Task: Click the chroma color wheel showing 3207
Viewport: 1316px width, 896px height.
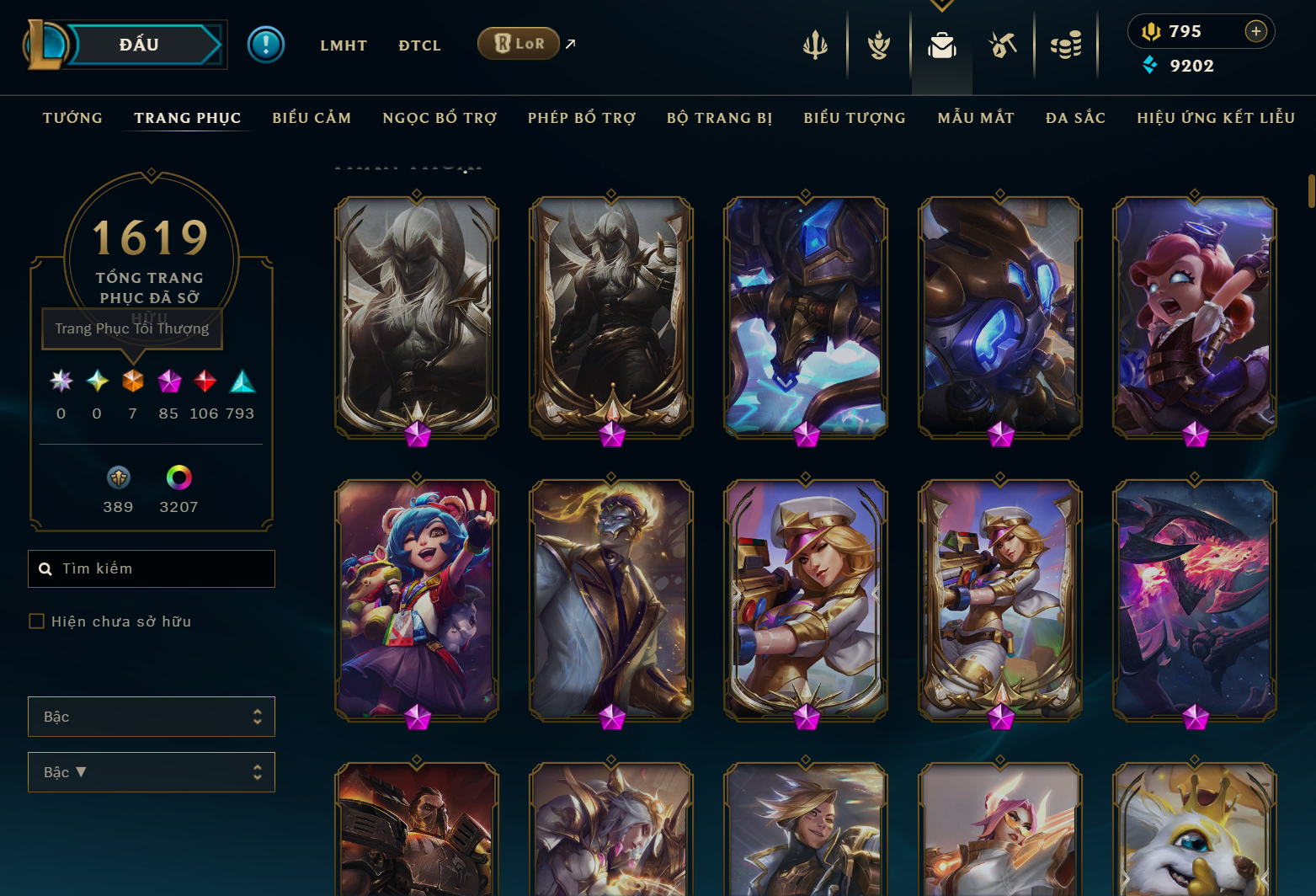Action: (178, 477)
